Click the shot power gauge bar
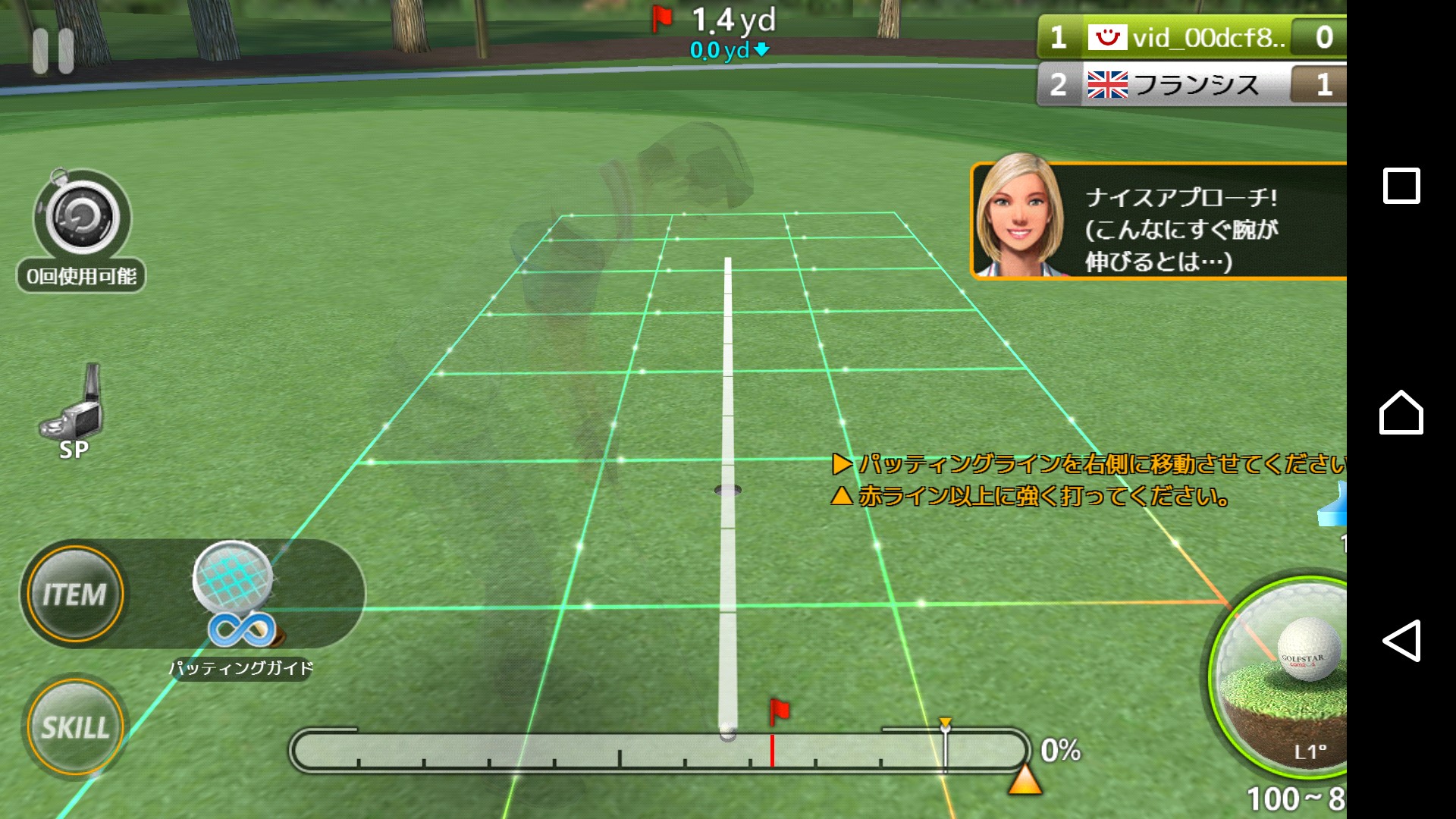This screenshot has width=1456, height=819. 658,752
